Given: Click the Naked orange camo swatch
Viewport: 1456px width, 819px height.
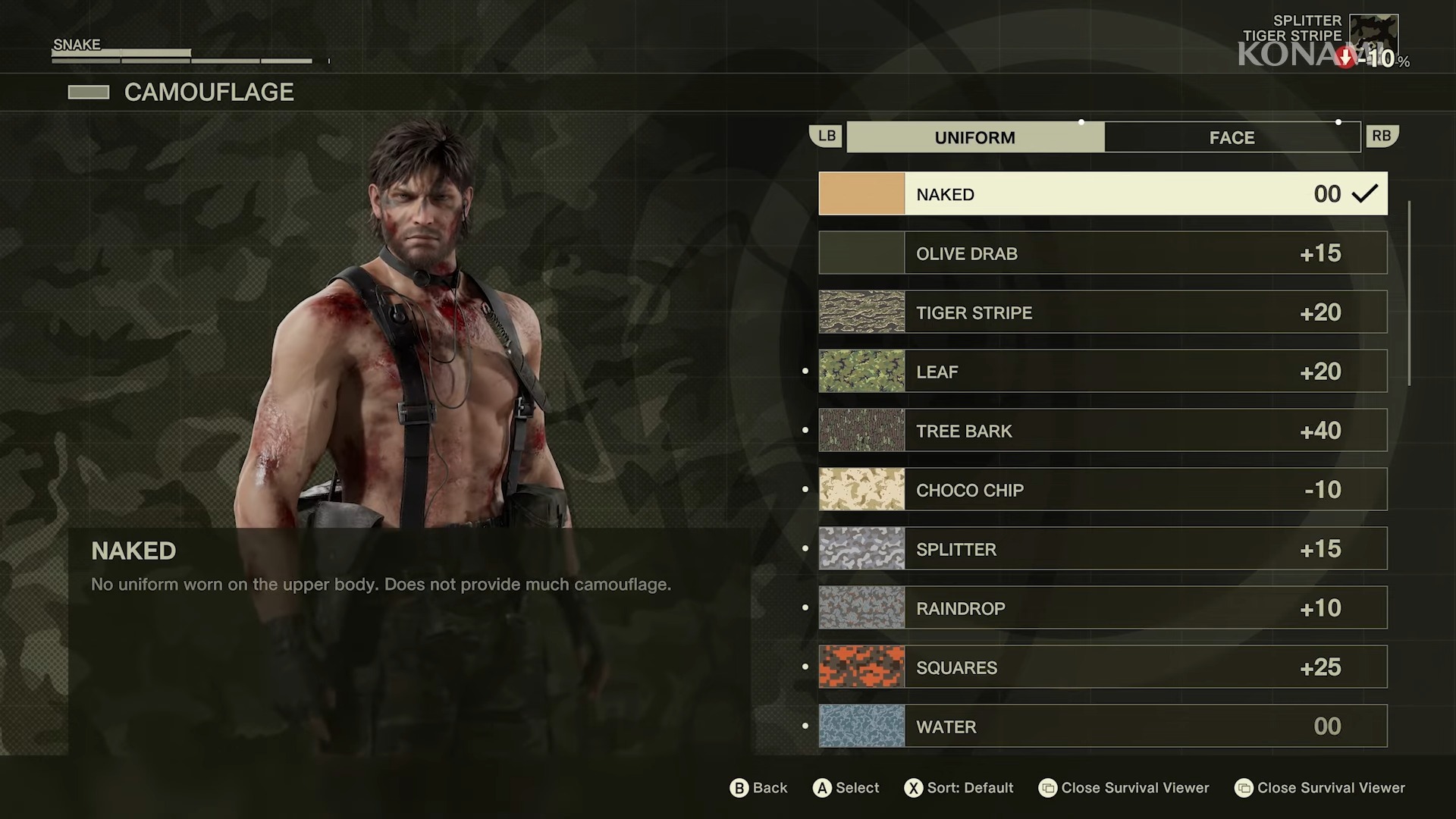Looking at the screenshot, I should point(861,193).
